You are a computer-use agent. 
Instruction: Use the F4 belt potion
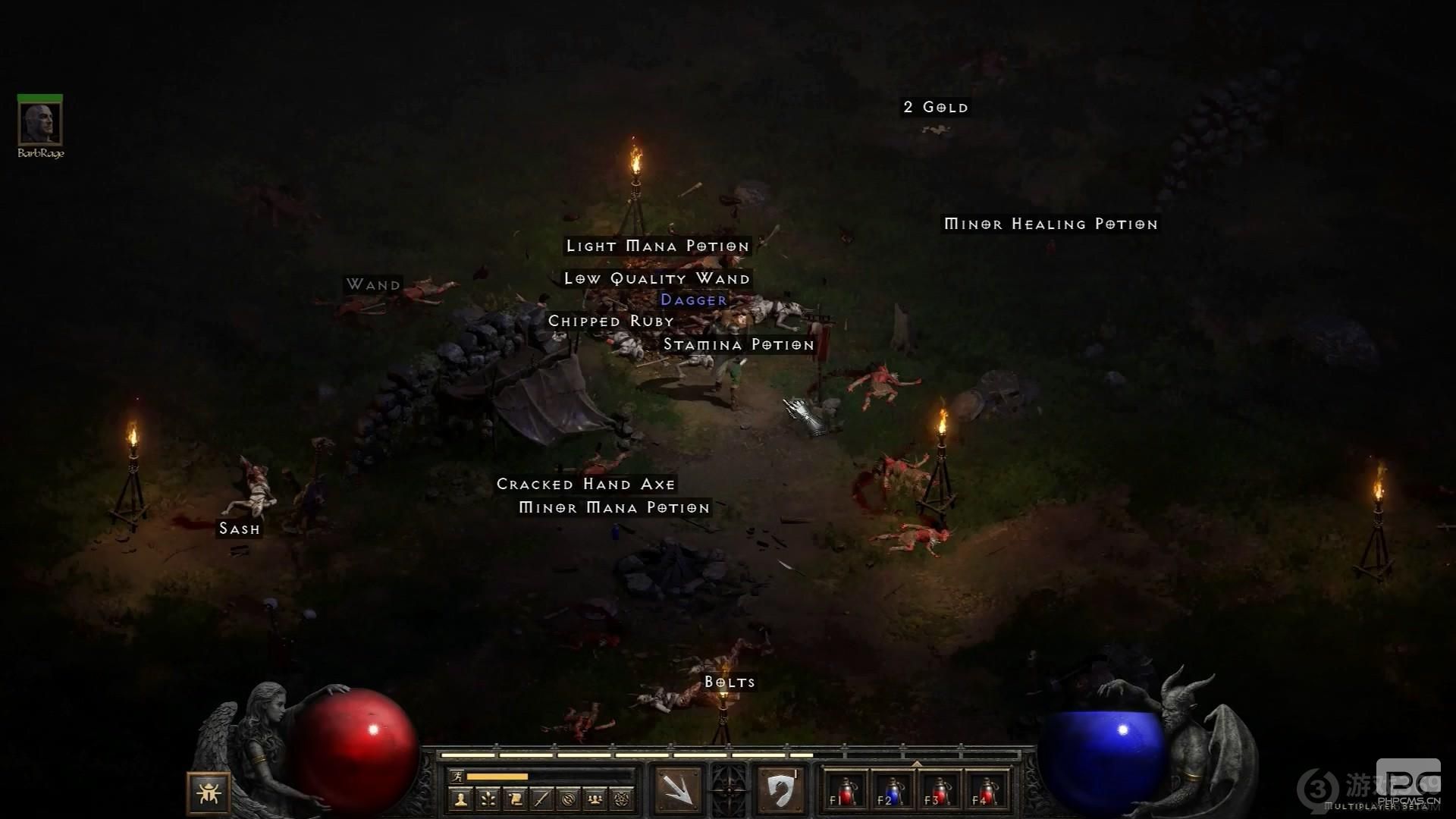pos(984,791)
